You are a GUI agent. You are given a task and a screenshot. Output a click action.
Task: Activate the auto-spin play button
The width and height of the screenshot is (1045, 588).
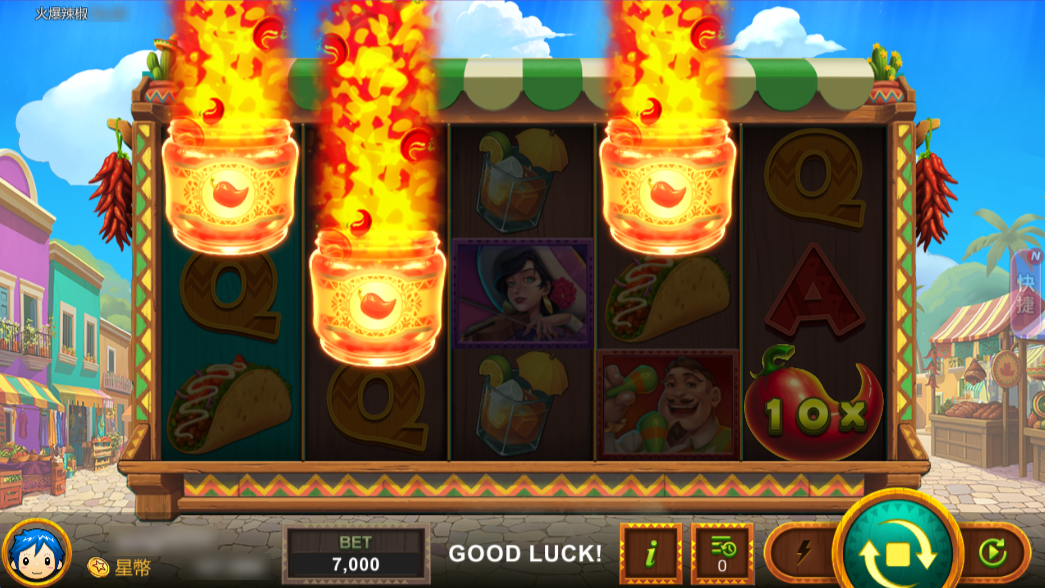(991, 552)
